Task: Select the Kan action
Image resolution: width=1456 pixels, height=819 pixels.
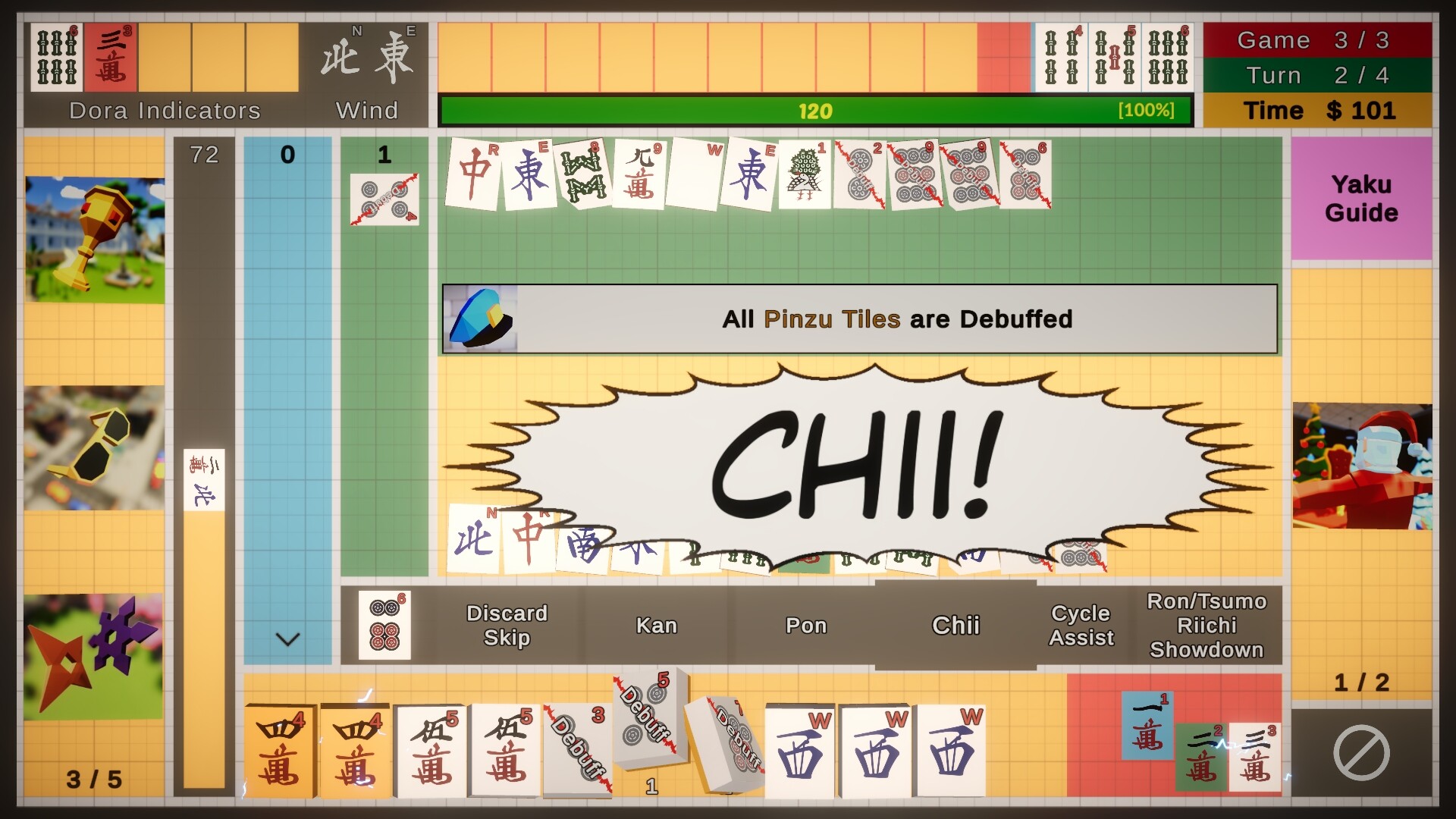Action: click(657, 626)
